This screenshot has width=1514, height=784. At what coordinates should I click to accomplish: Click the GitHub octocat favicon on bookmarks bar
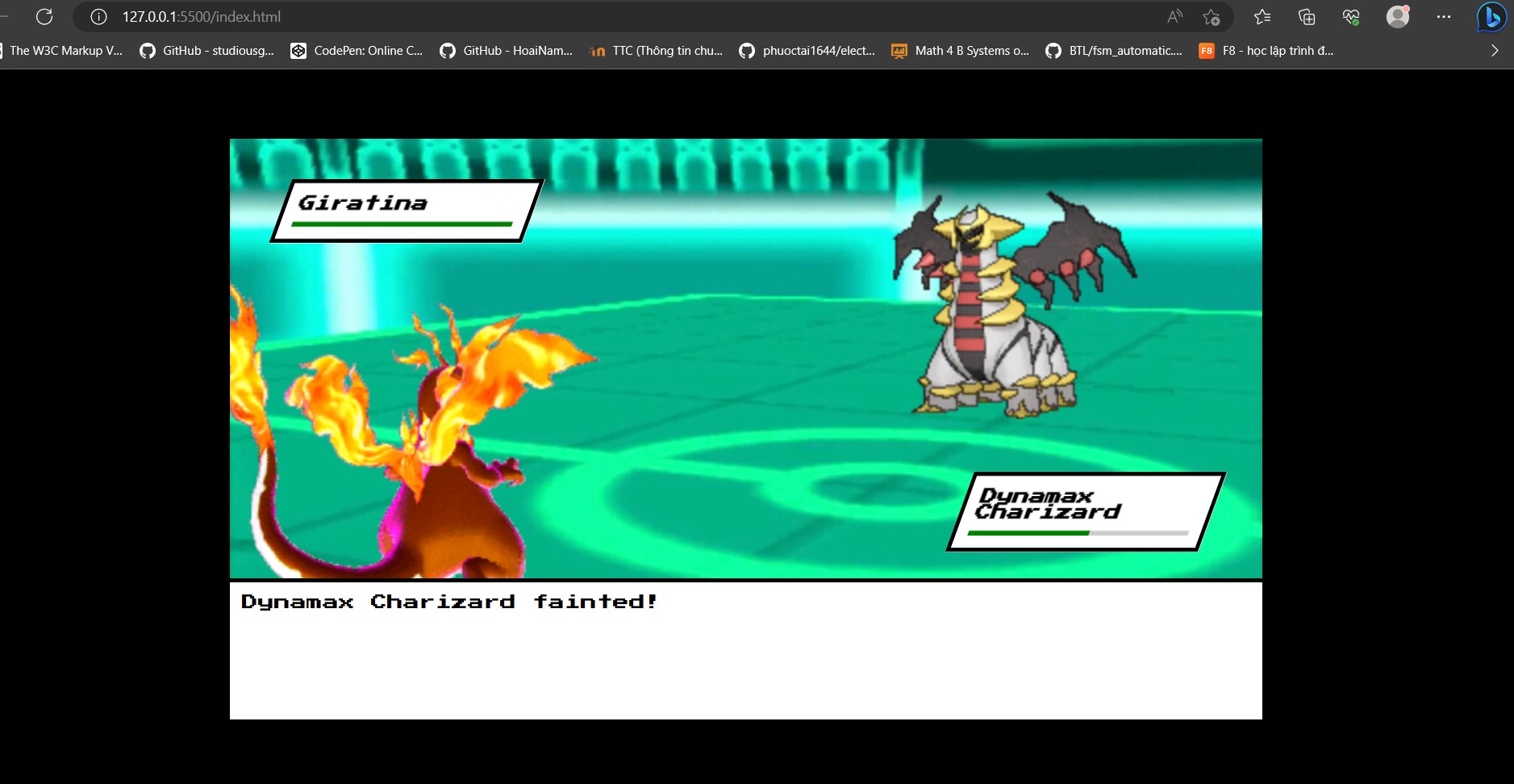pos(148,50)
